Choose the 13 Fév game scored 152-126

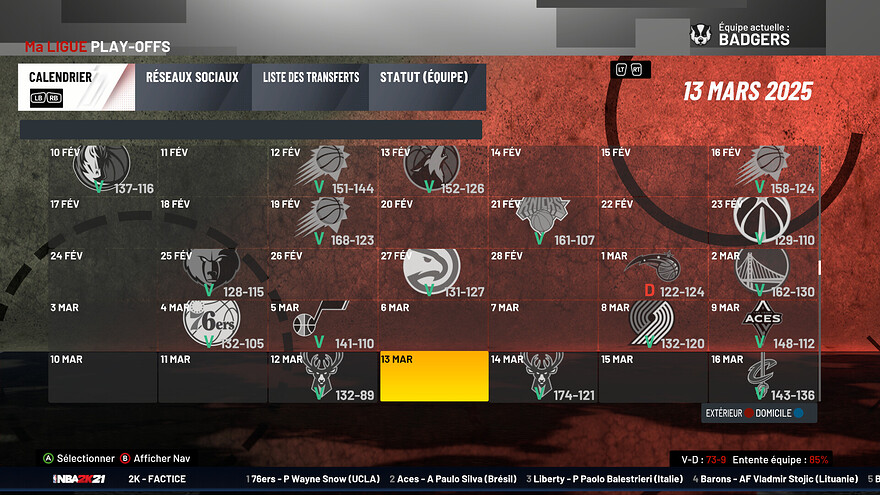point(434,170)
